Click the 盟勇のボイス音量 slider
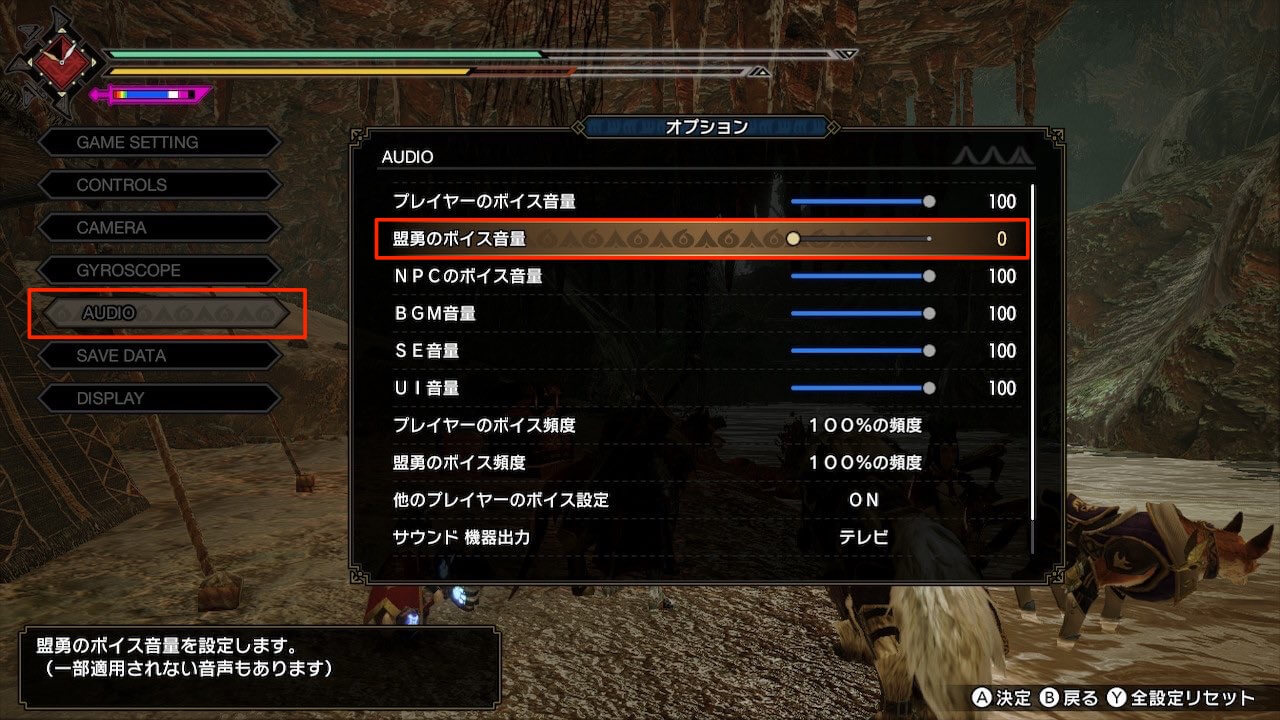Image resolution: width=1280 pixels, height=720 pixels. pos(860,239)
